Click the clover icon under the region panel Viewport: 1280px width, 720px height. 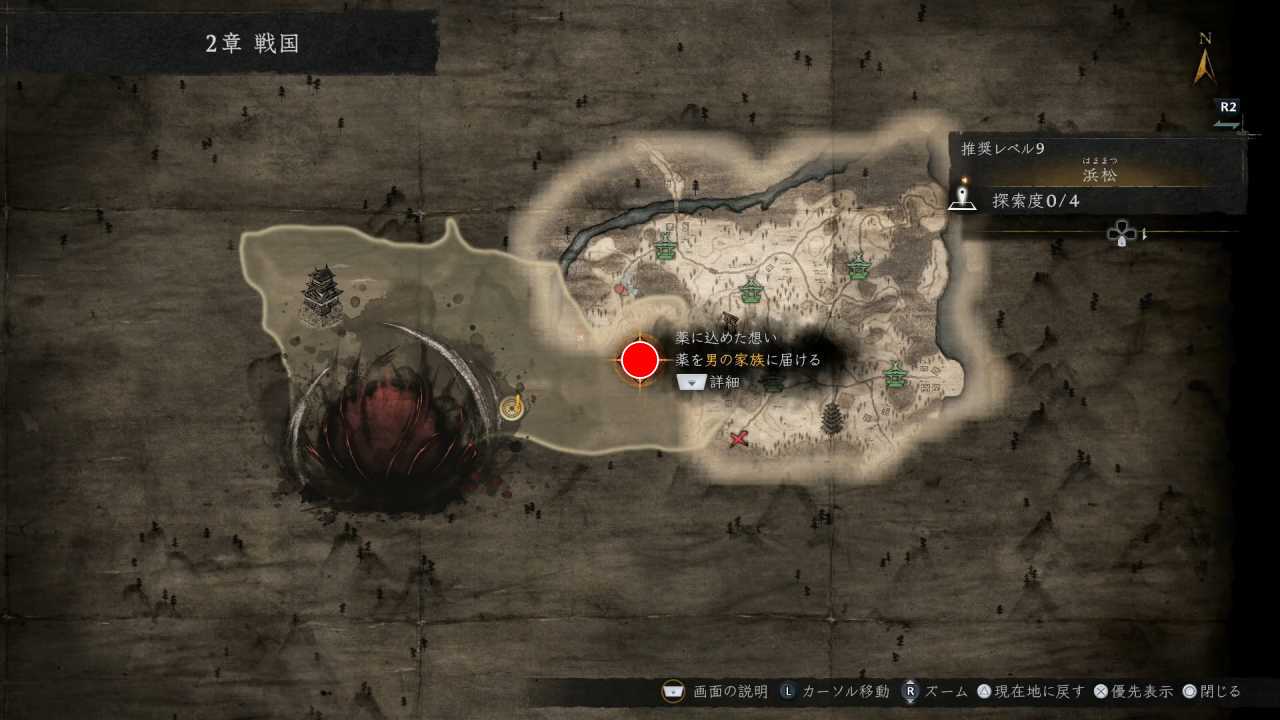1121,234
